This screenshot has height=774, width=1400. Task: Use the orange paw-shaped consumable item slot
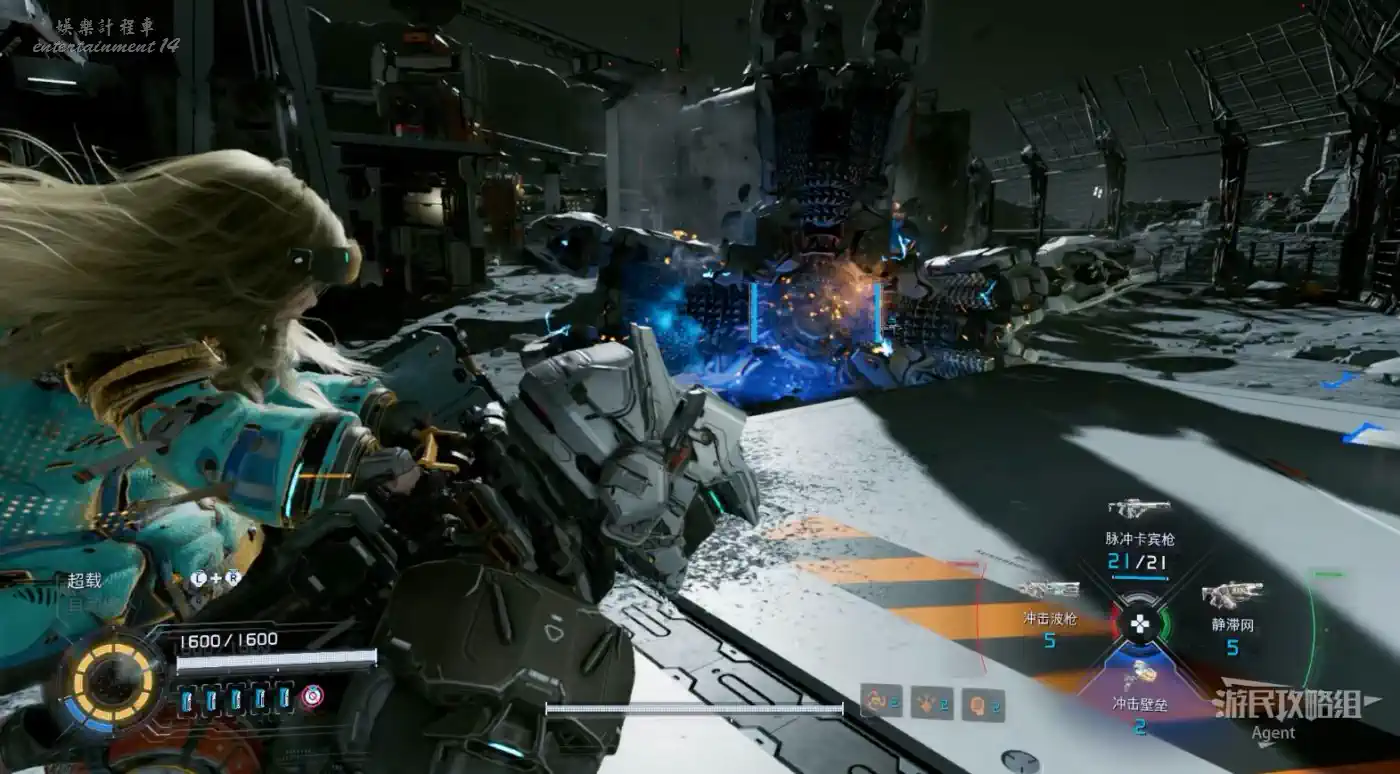pos(928,704)
